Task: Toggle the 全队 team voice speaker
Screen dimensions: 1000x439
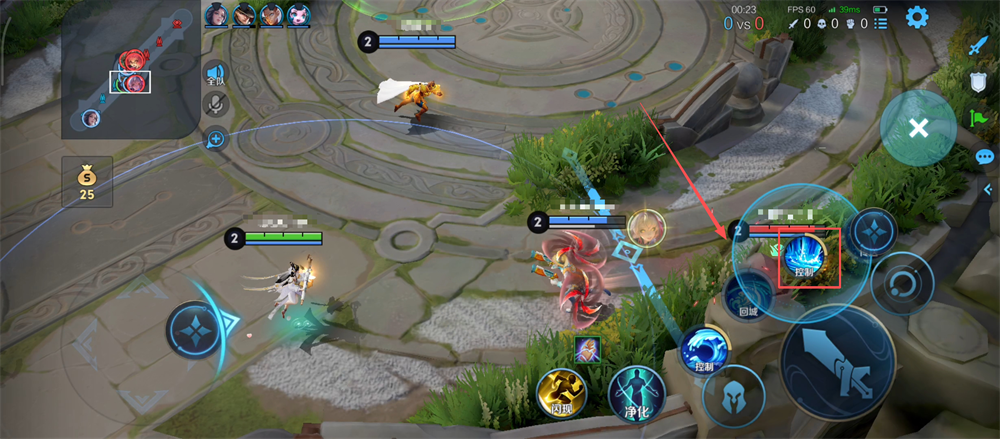Action: 215,74
